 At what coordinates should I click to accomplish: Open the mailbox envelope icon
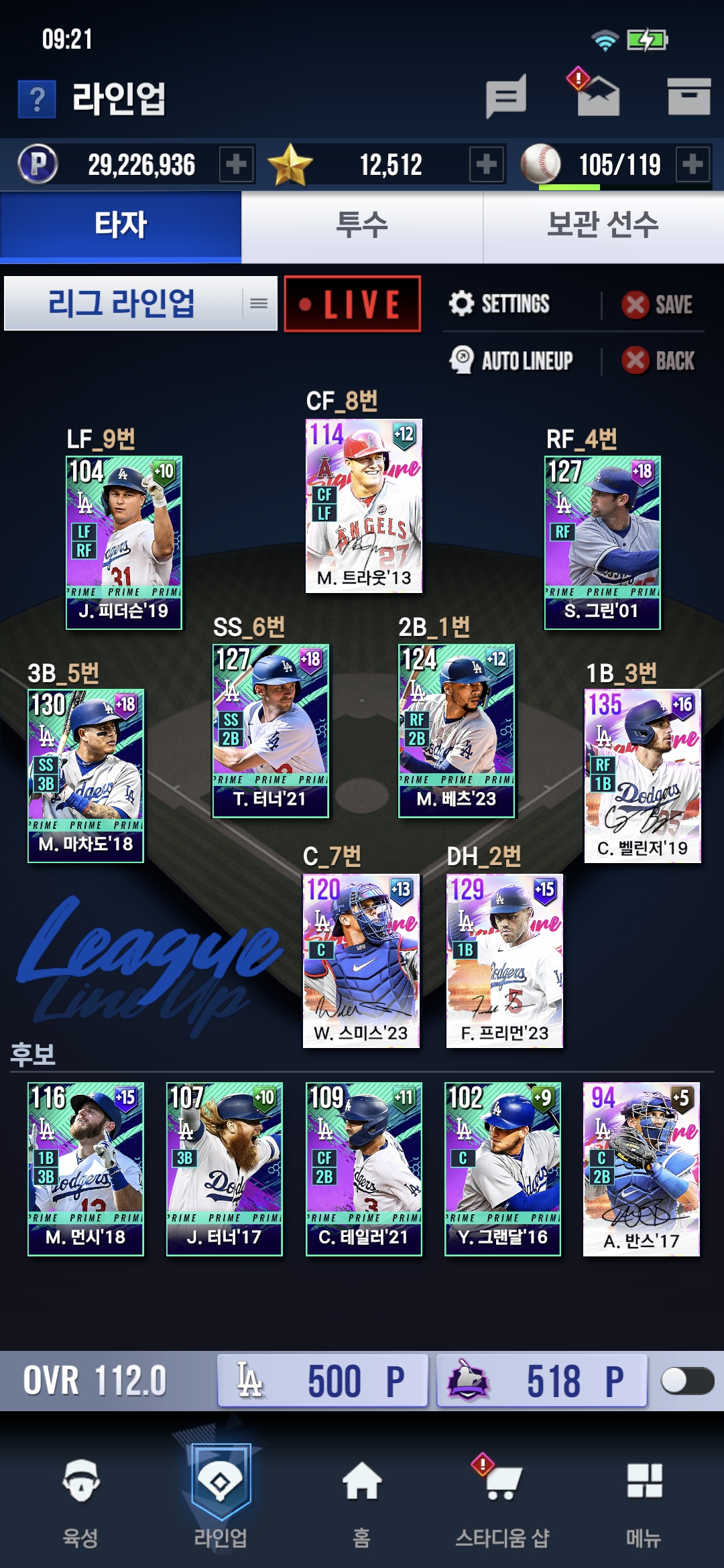click(x=598, y=96)
